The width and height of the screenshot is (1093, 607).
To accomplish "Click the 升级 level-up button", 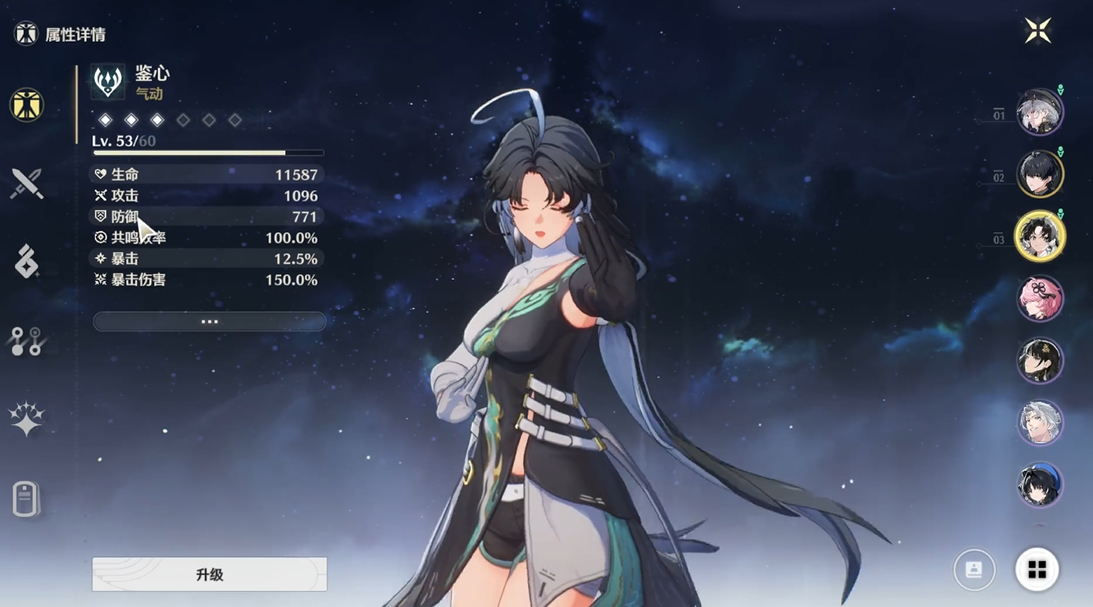I will (x=209, y=574).
